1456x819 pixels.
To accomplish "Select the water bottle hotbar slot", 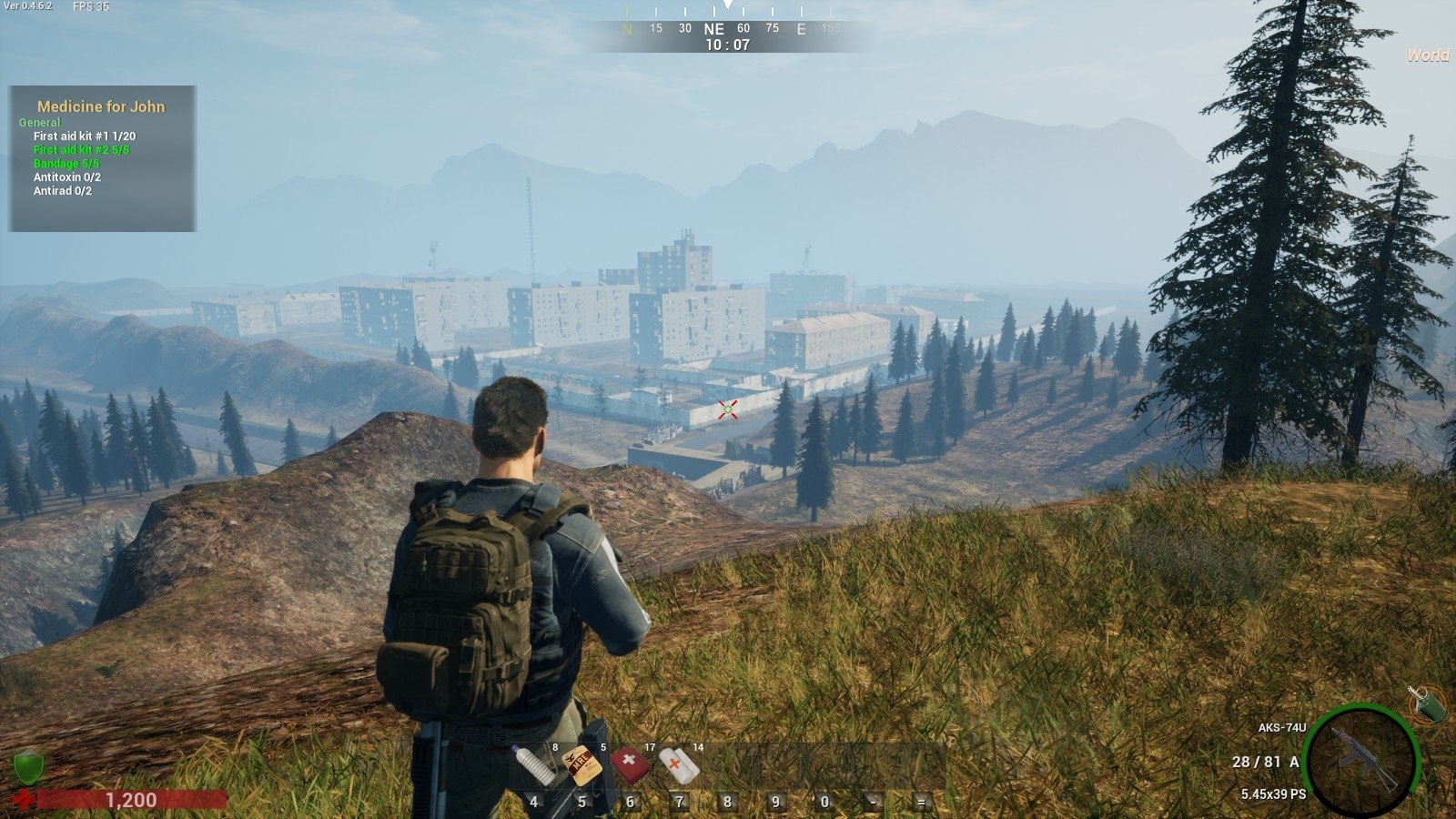I will pos(534,765).
